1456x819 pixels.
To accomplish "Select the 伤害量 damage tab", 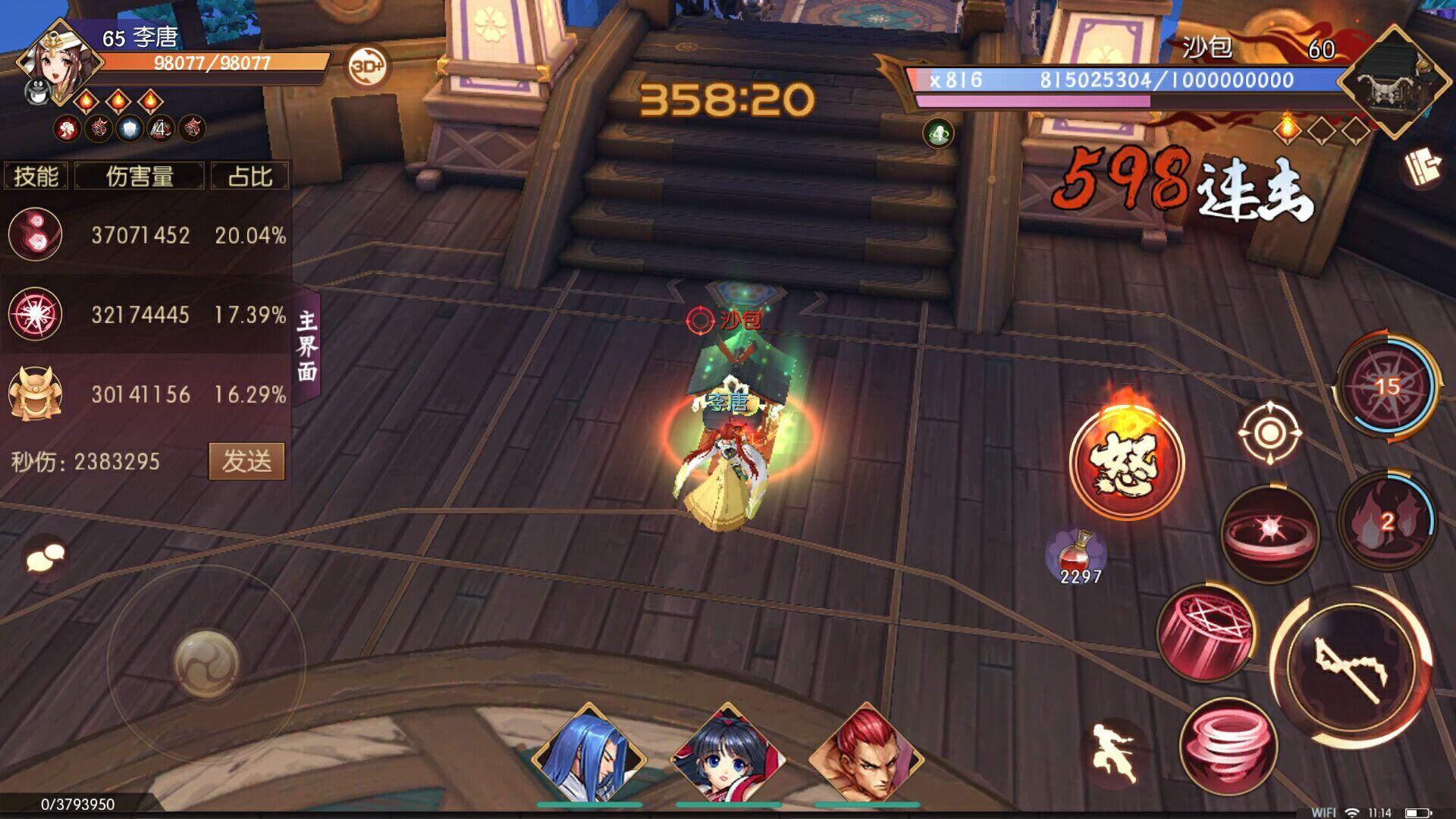I will [140, 175].
